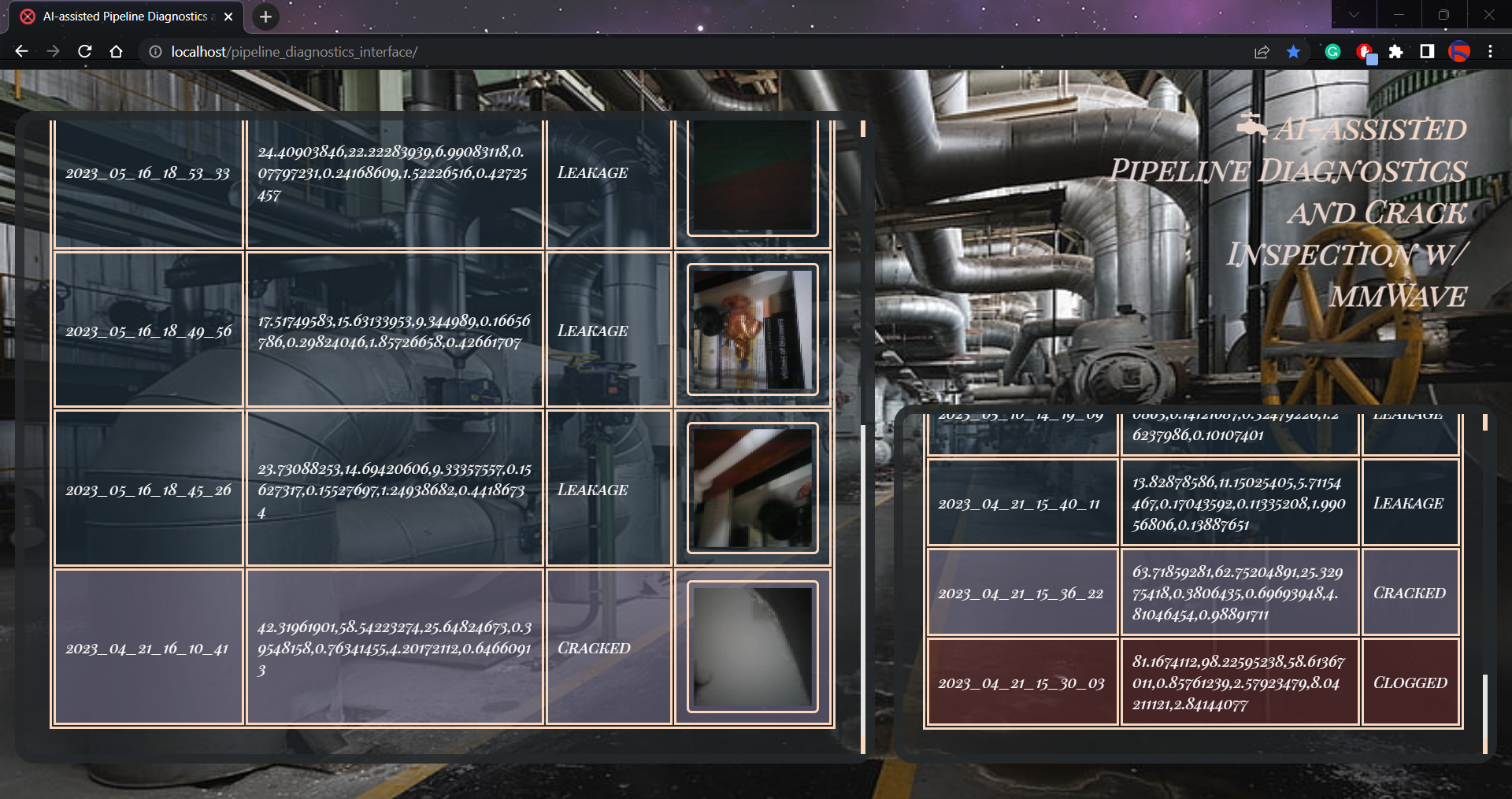Go to browser home page
Viewport: 1512px width, 799px height.
(116, 51)
